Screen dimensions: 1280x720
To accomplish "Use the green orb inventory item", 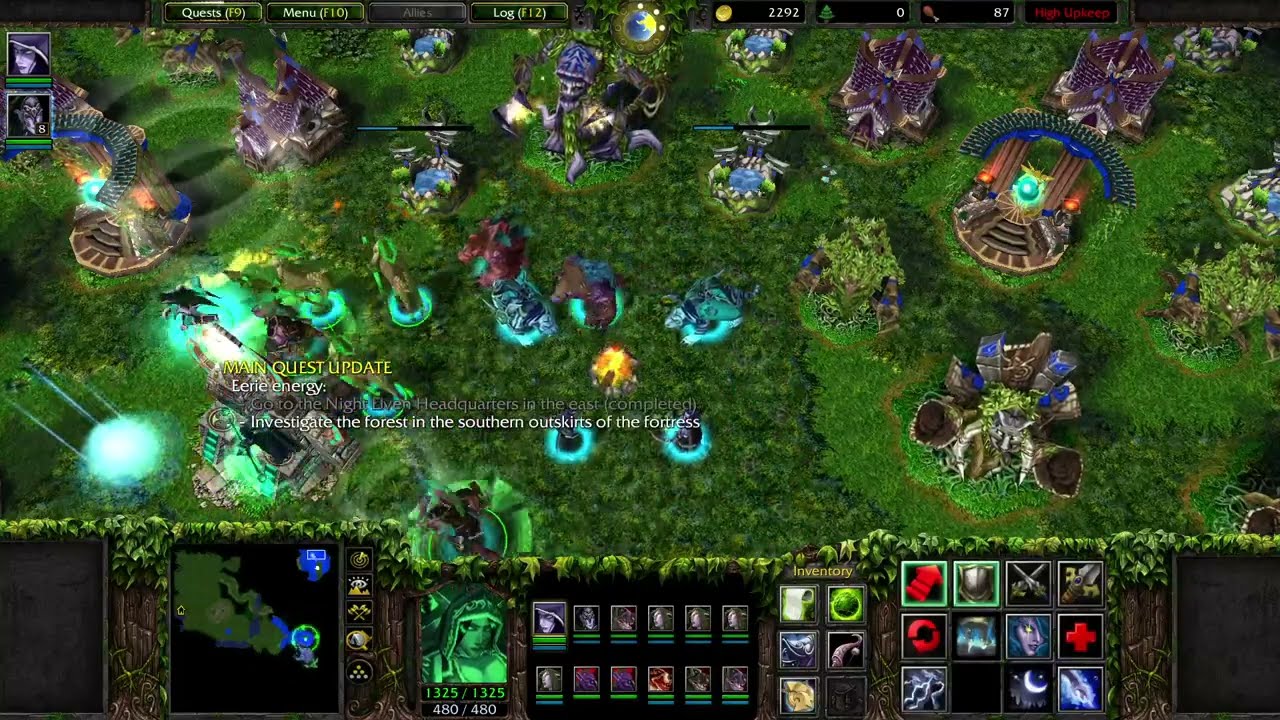I will click(x=846, y=604).
